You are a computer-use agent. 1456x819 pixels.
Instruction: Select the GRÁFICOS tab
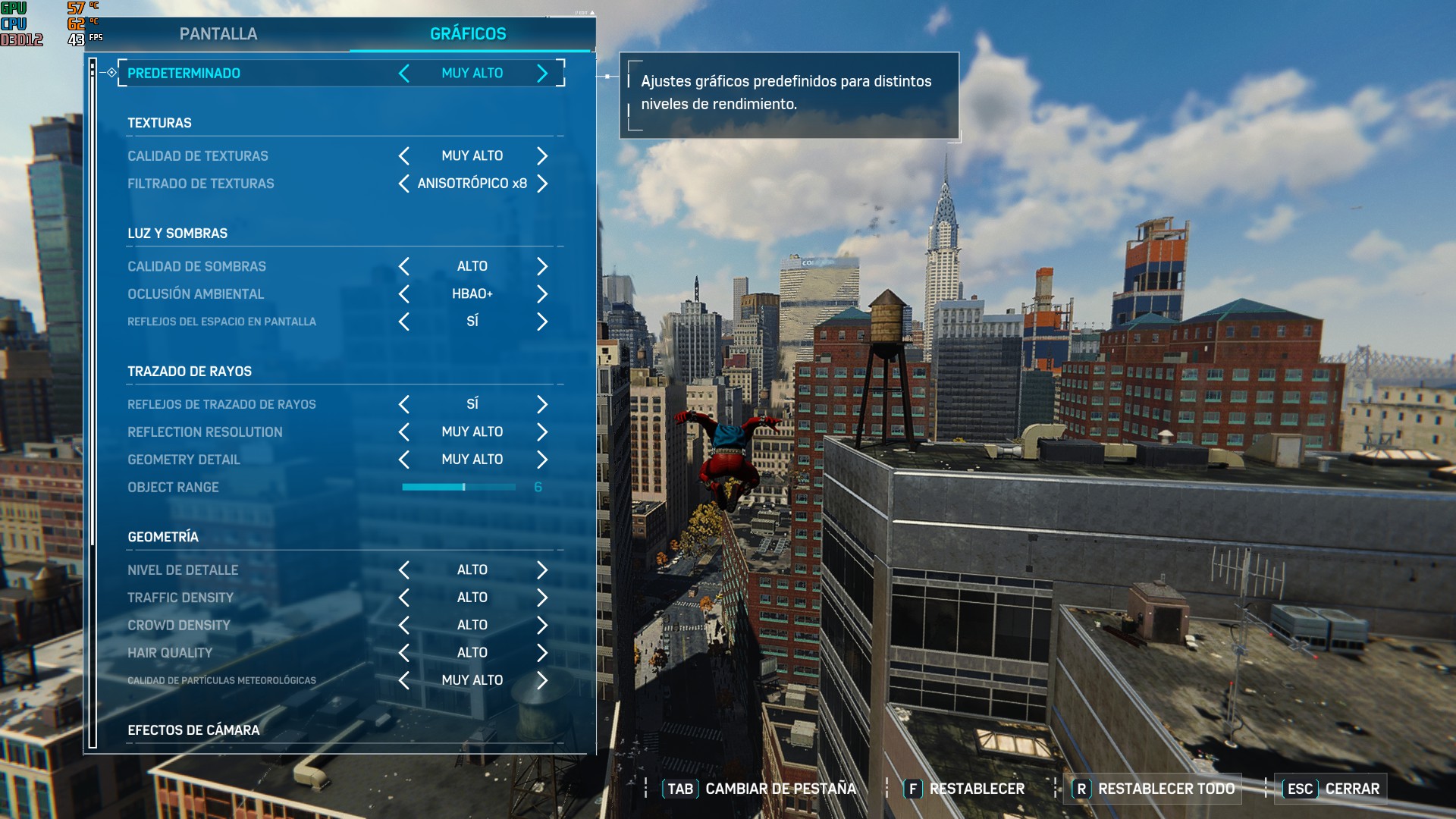[x=468, y=33]
